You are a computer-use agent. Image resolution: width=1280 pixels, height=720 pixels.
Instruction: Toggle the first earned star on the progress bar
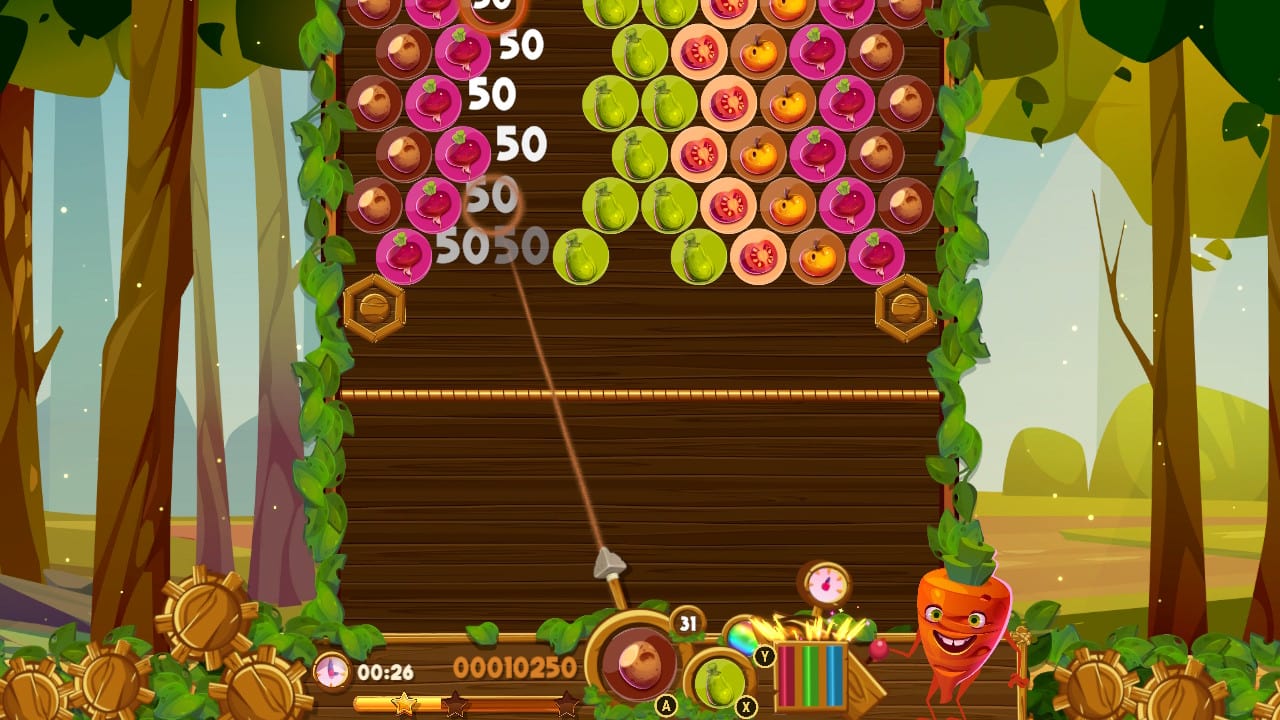pos(403,703)
